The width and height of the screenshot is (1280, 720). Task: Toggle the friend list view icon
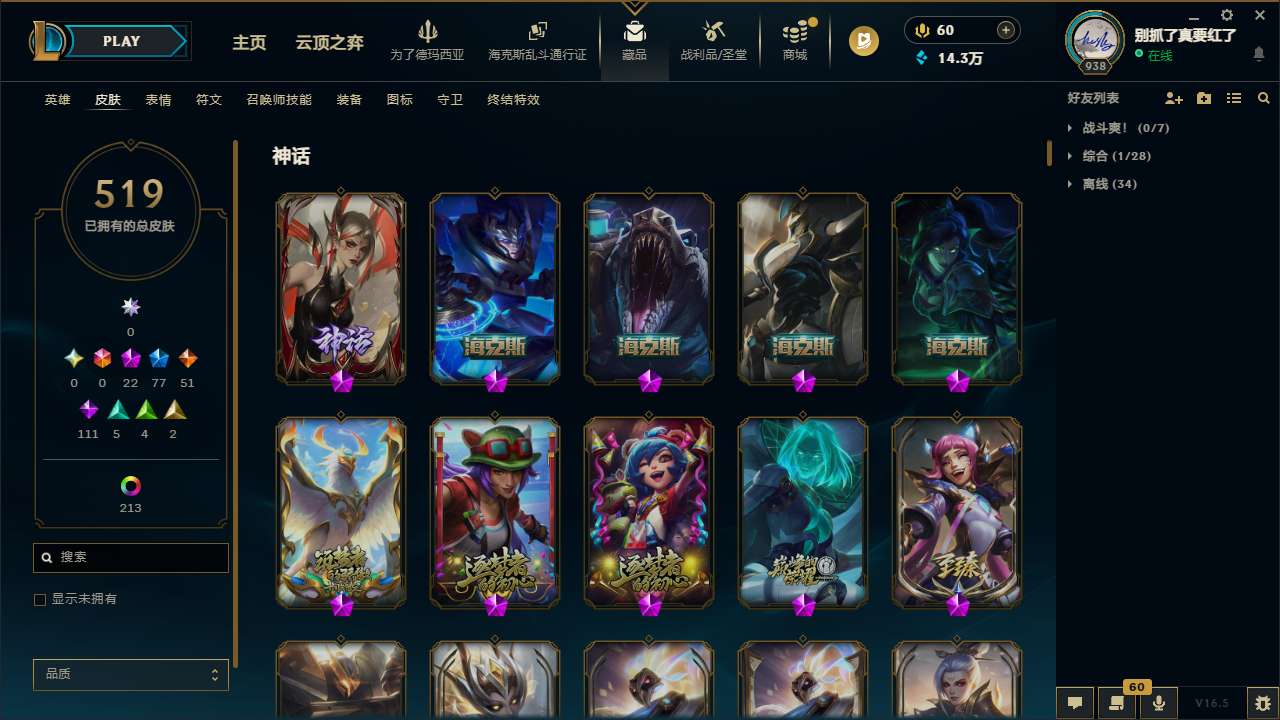click(x=1234, y=97)
